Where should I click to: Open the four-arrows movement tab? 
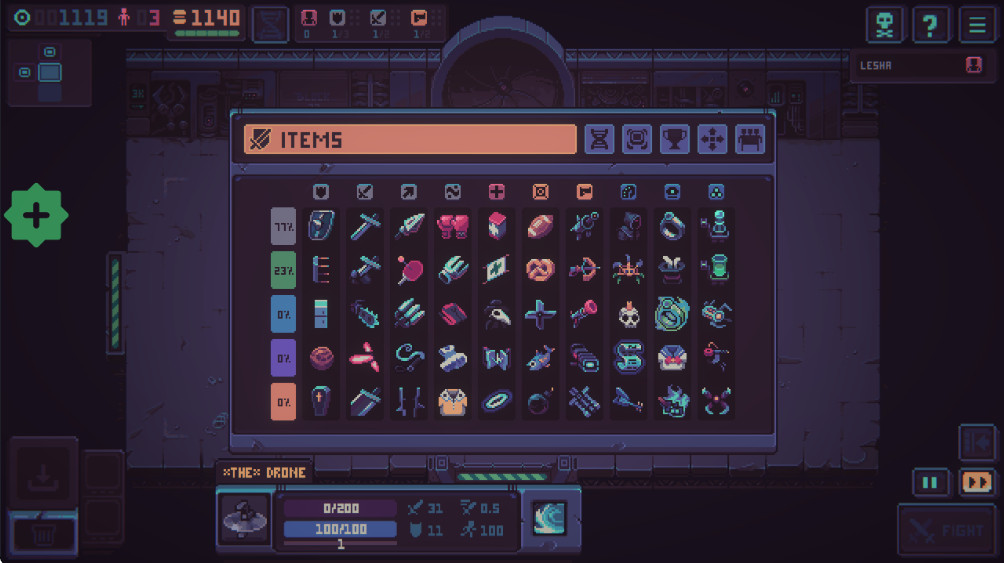[x=712, y=139]
